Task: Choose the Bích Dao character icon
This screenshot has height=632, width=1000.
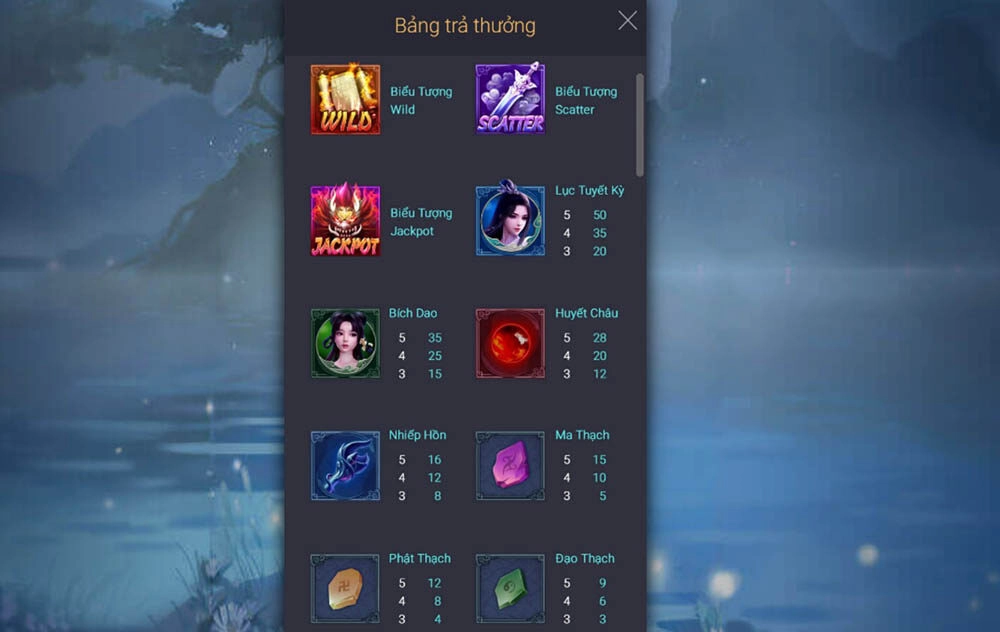Action: point(345,343)
